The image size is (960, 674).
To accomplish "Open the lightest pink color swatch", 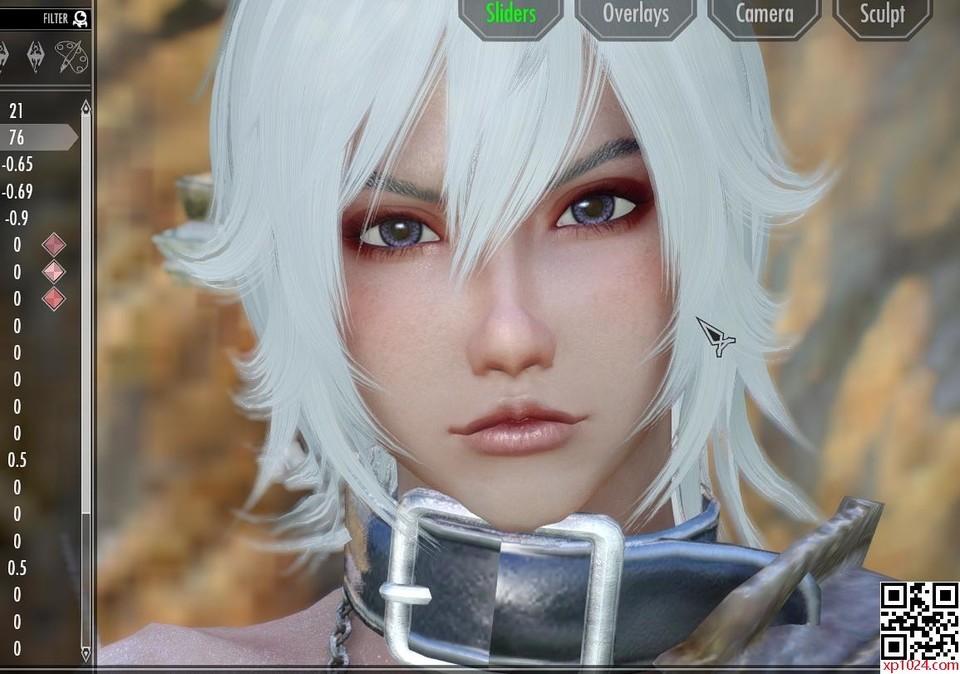I will [54, 271].
